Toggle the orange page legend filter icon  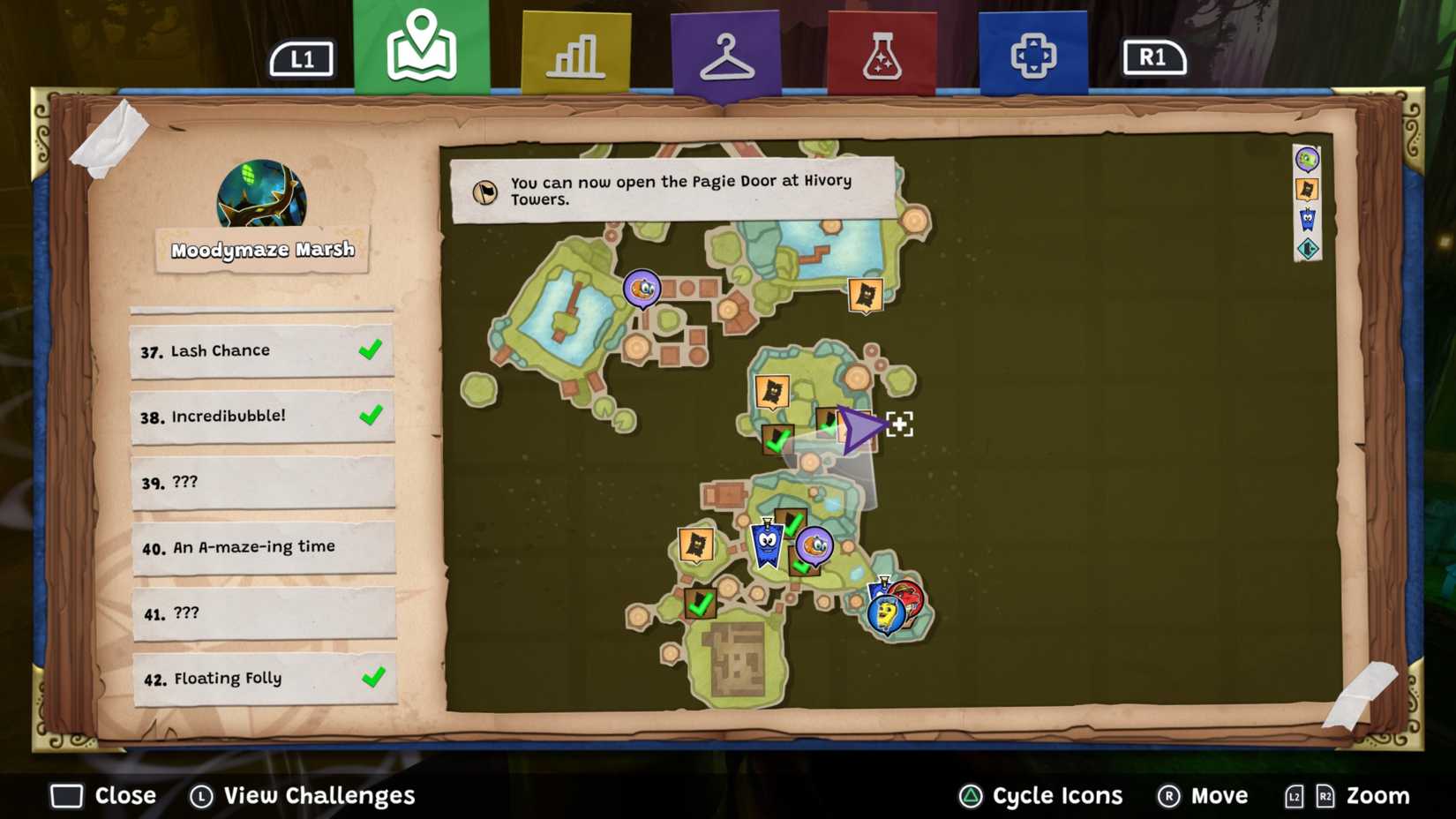click(x=1307, y=190)
